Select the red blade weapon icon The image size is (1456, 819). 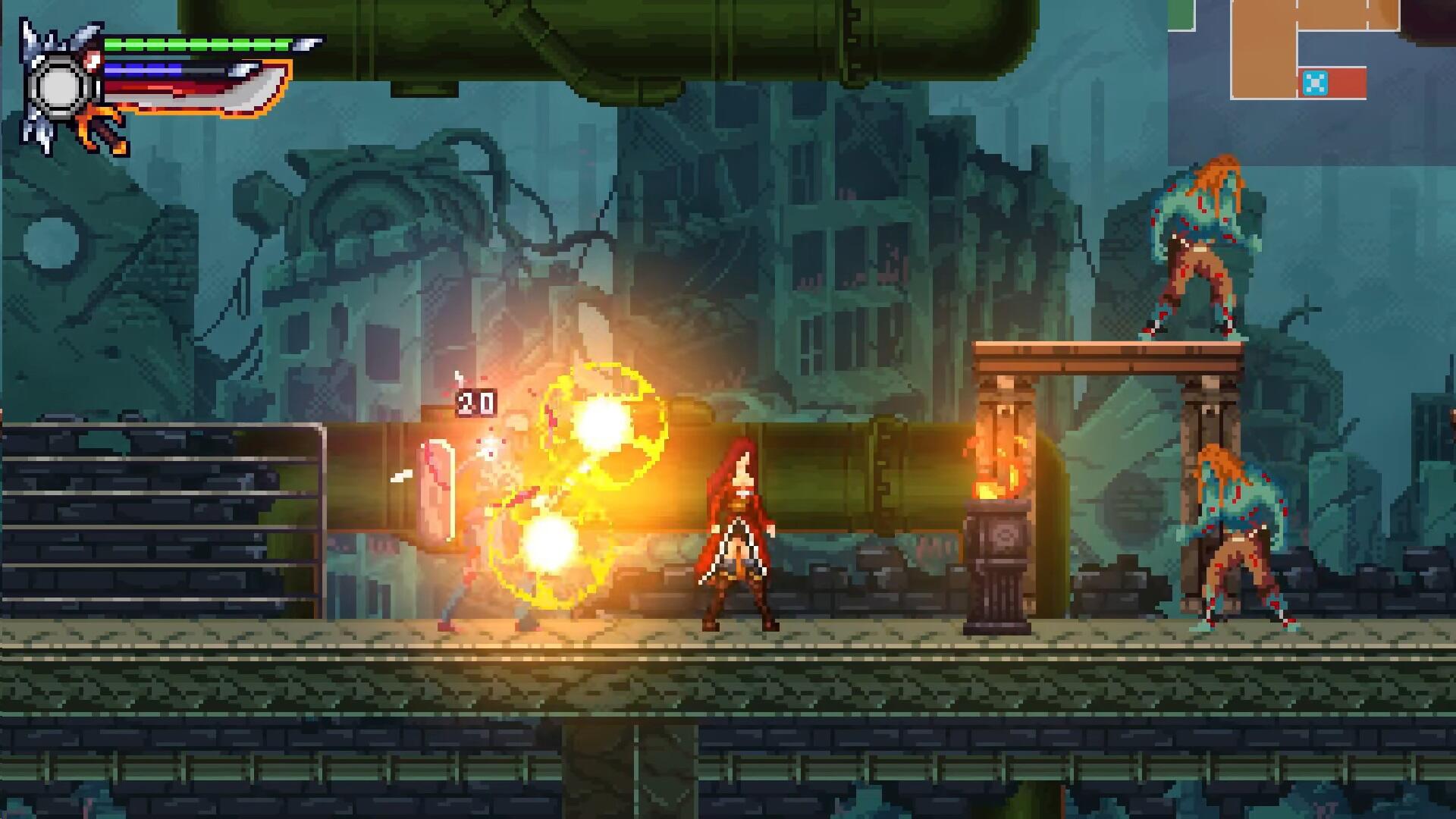pyautogui.click(x=197, y=91)
